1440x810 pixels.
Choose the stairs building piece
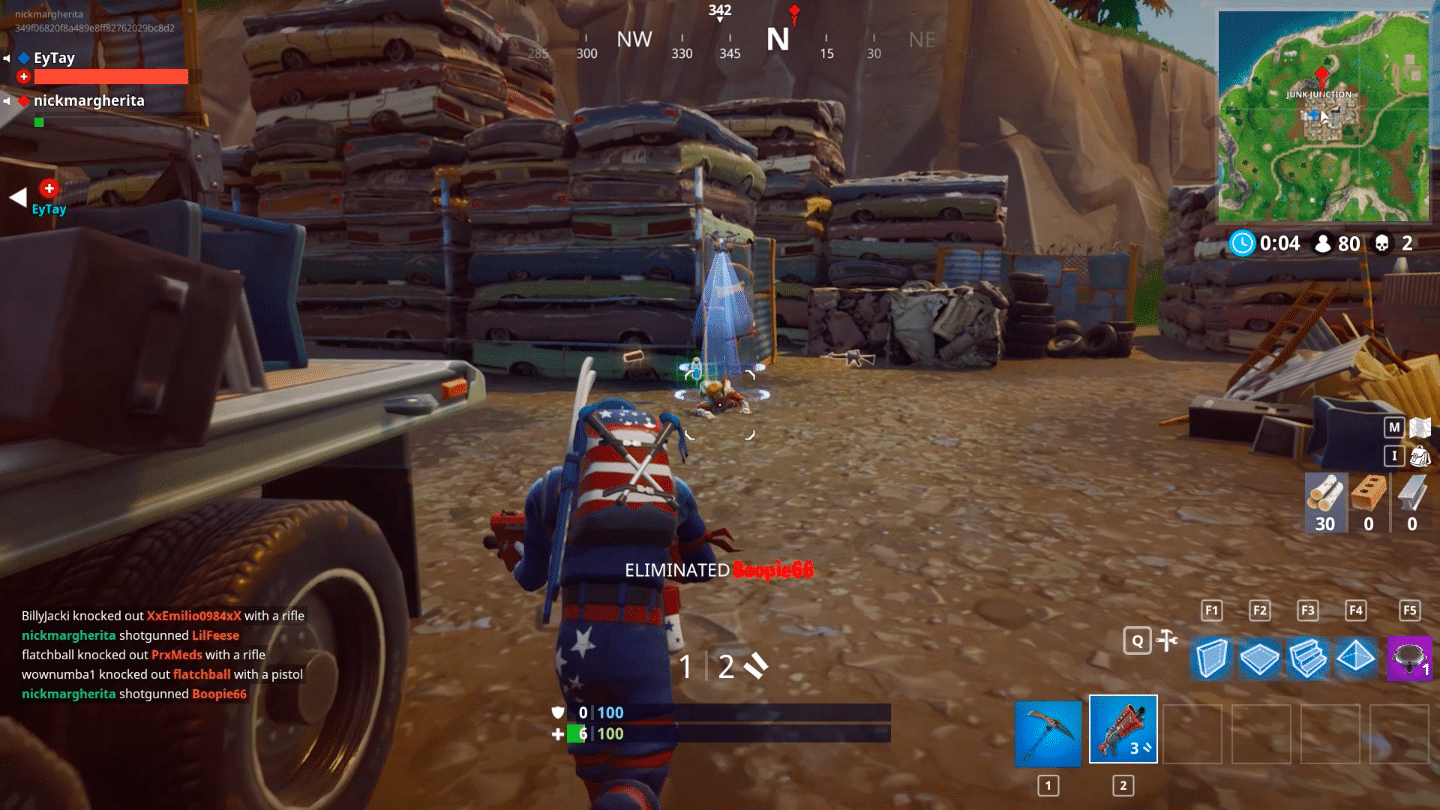[x=1307, y=659]
